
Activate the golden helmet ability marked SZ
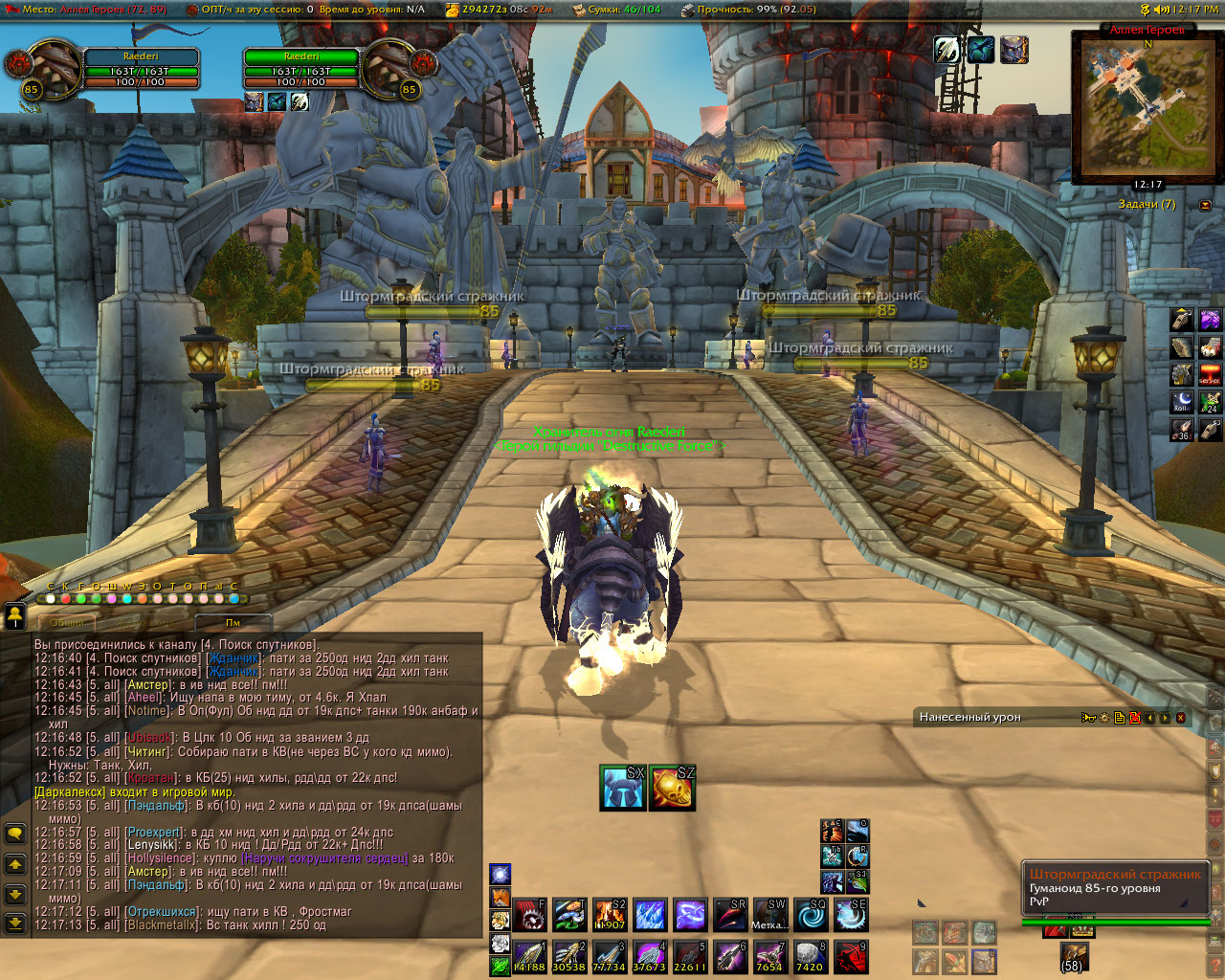(x=672, y=788)
